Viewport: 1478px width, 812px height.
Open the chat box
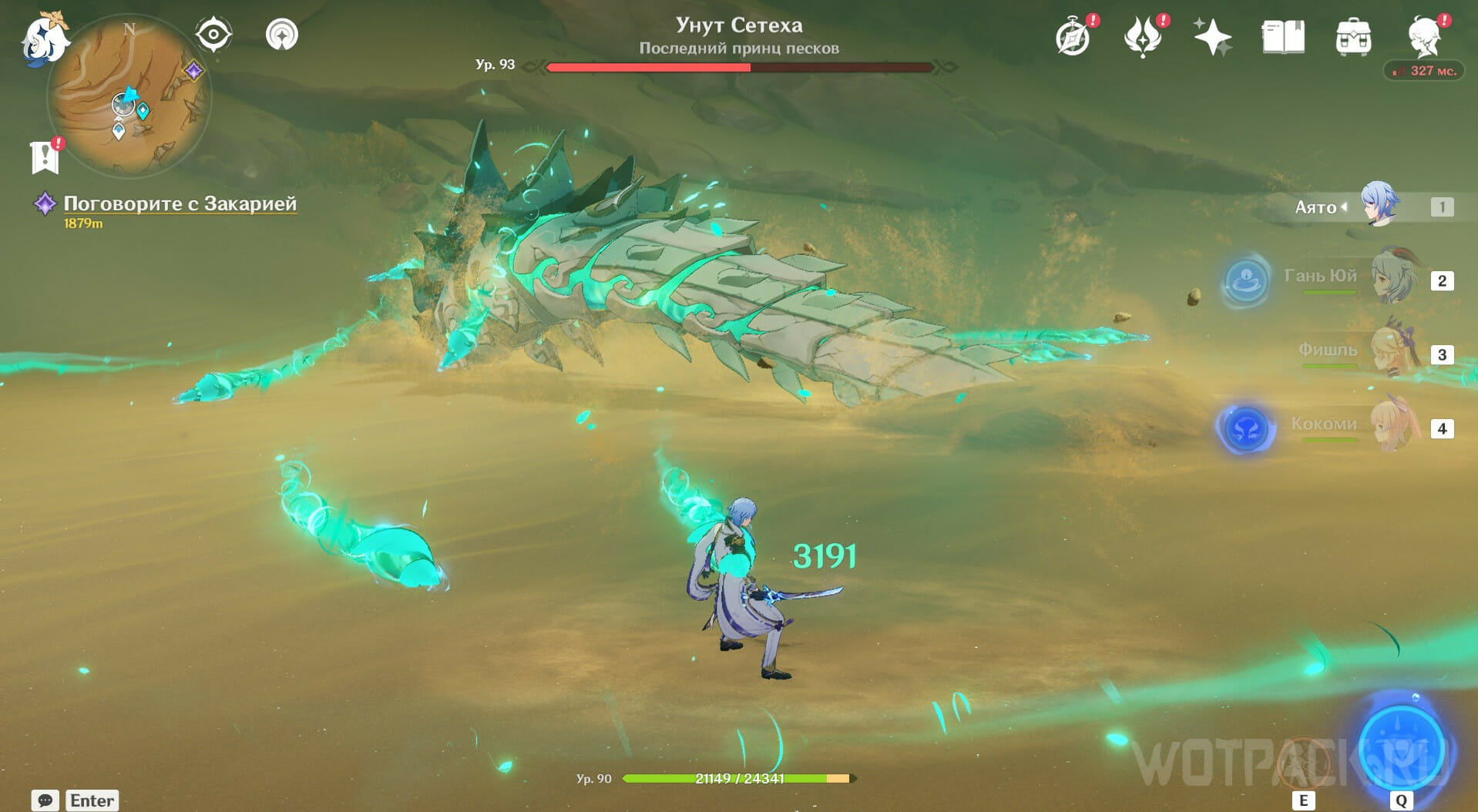click(45, 800)
